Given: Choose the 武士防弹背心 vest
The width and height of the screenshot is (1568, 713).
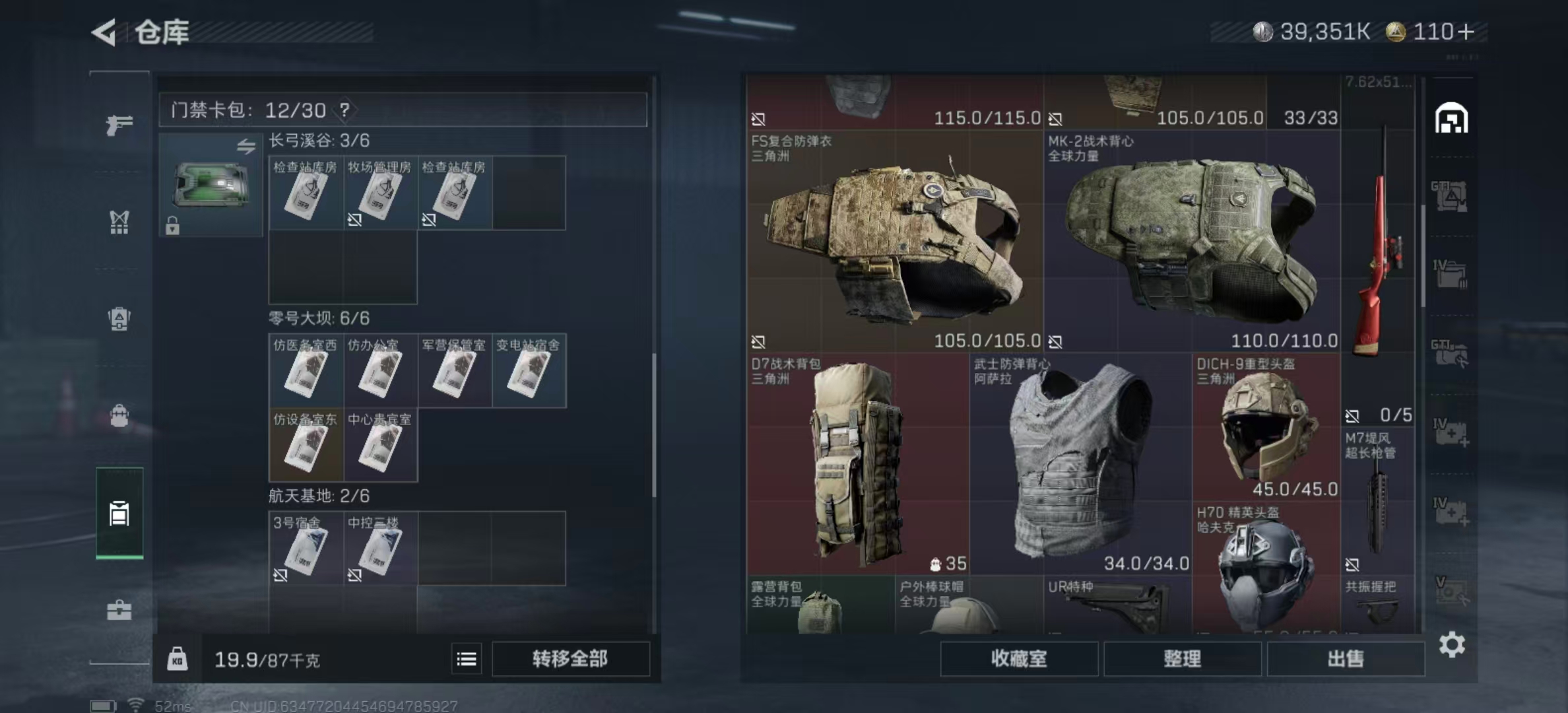Looking at the screenshot, I should tap(1080, 463).
